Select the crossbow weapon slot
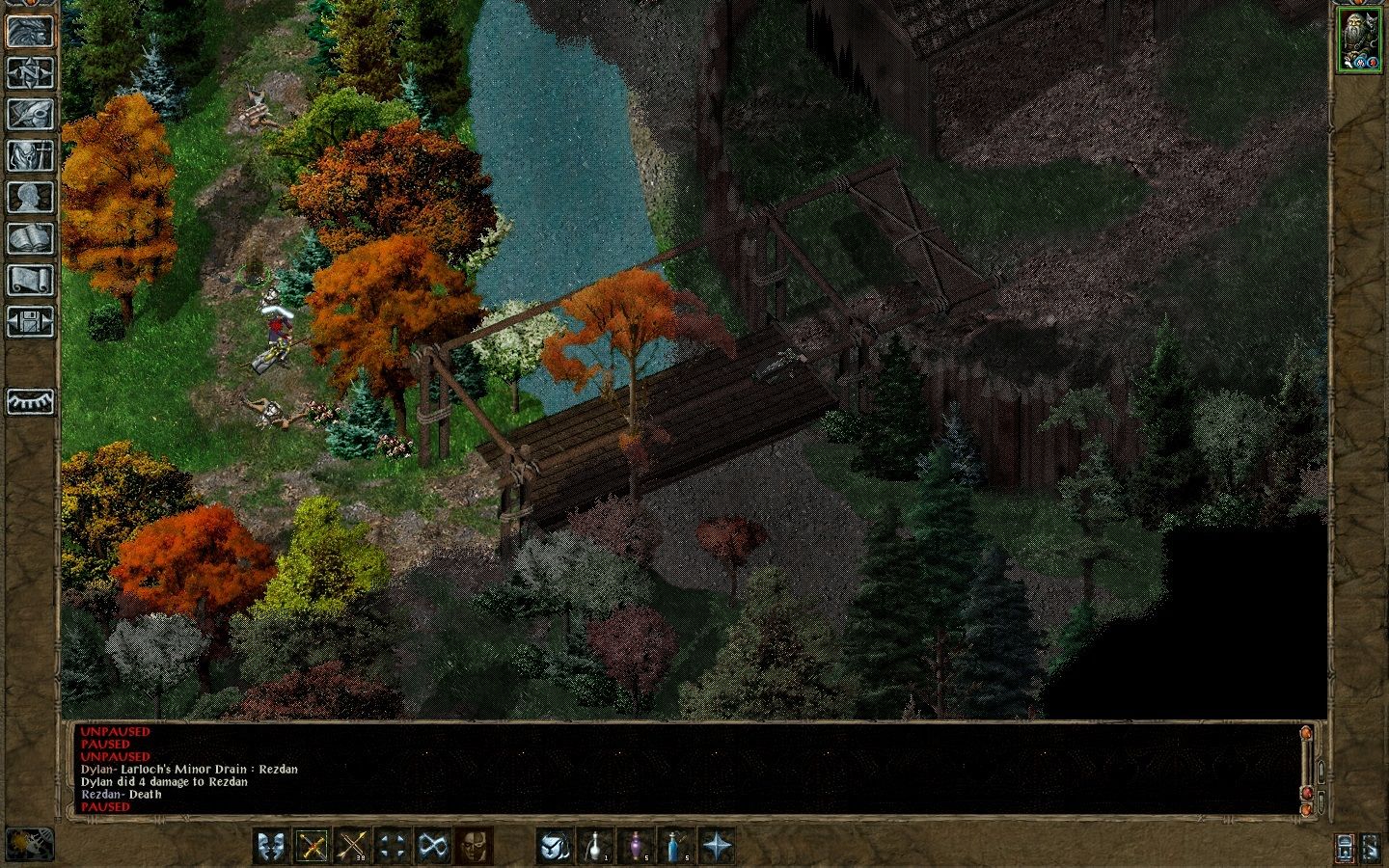The width and height of the screenshot is (1389, 868). click(x=313, y=847)
